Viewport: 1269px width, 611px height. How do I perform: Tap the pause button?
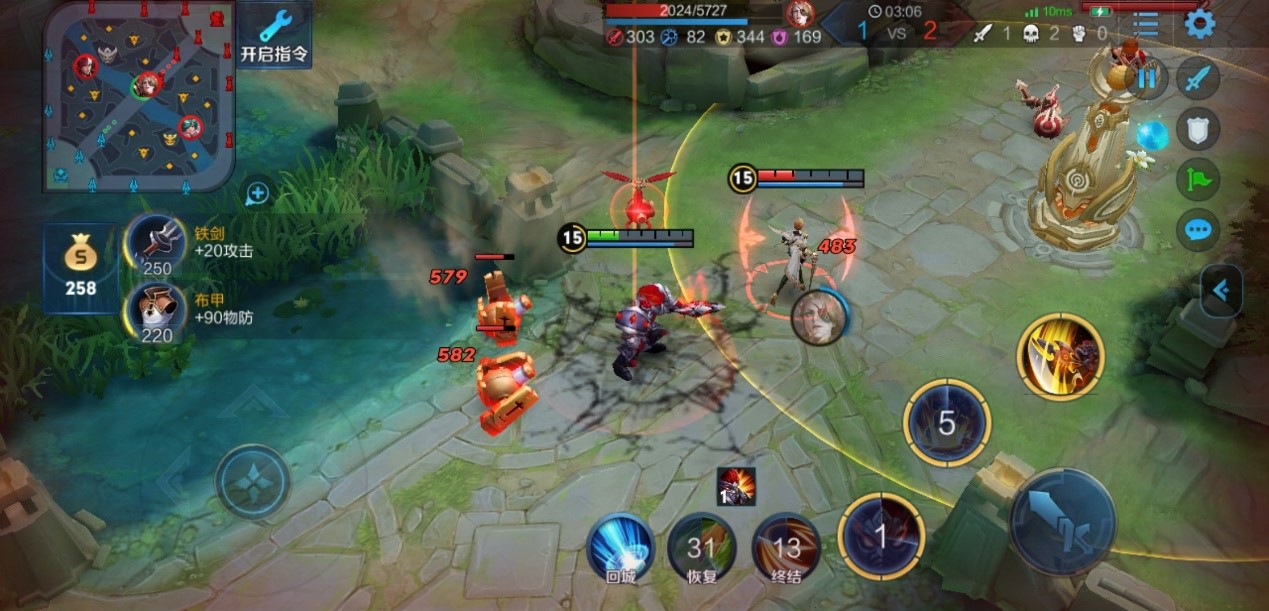point(1148,78)
